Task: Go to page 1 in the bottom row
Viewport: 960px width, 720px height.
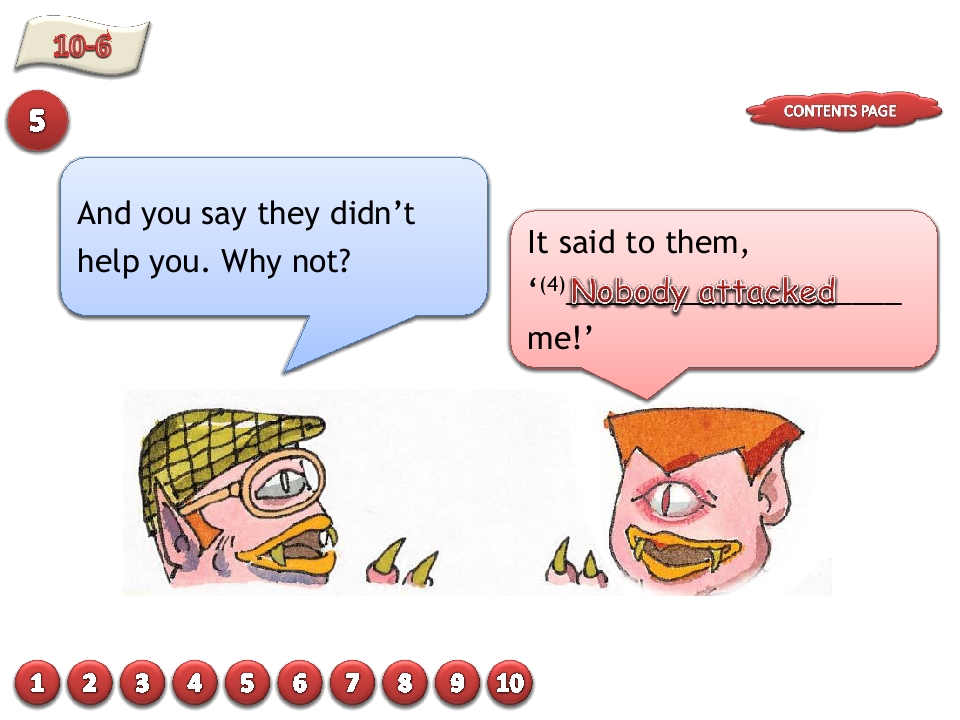Action: tap(37, 684)
